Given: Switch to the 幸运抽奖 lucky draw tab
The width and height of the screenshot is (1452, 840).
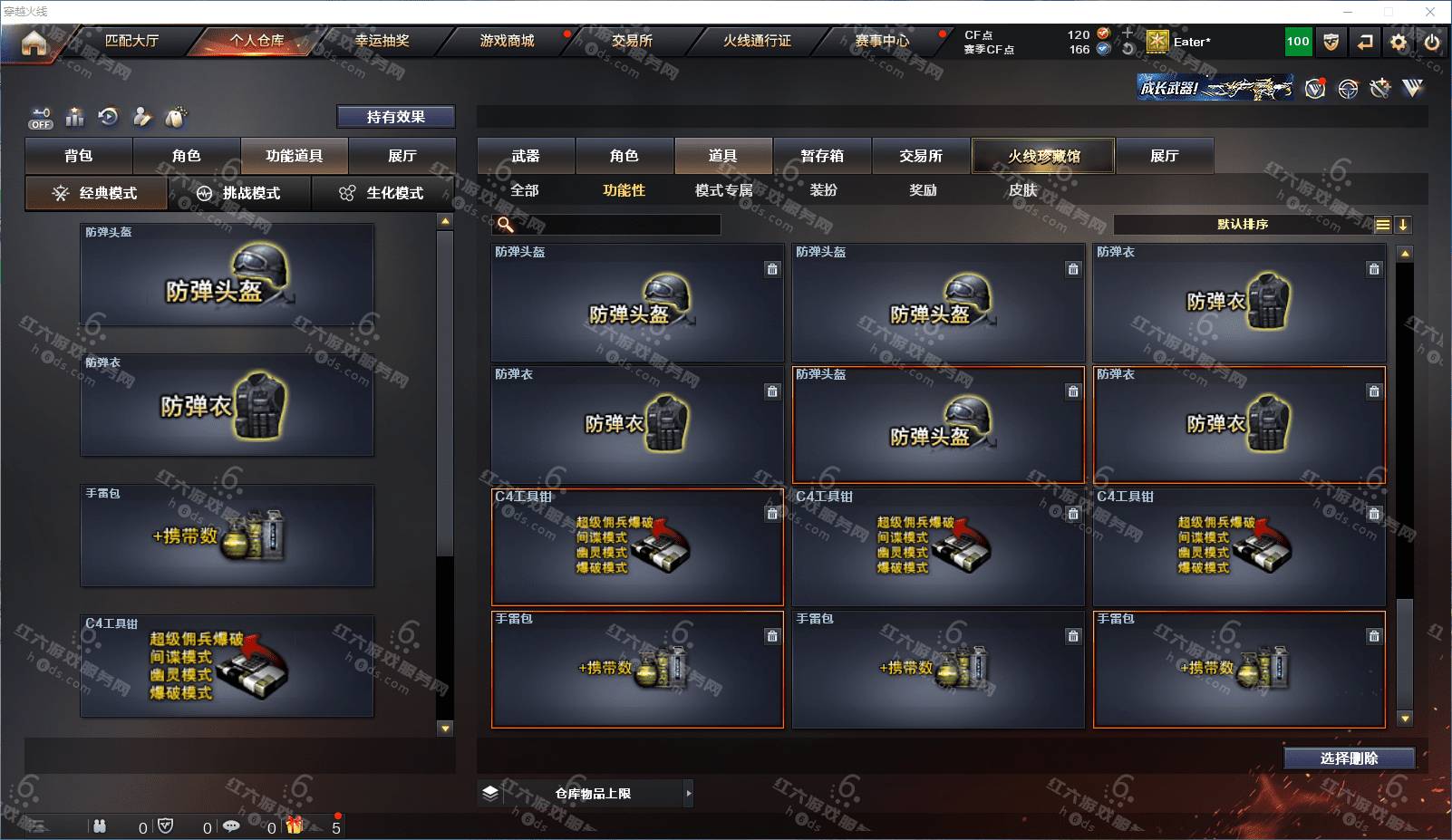Looking at the screenshot, I should (382, 41).
